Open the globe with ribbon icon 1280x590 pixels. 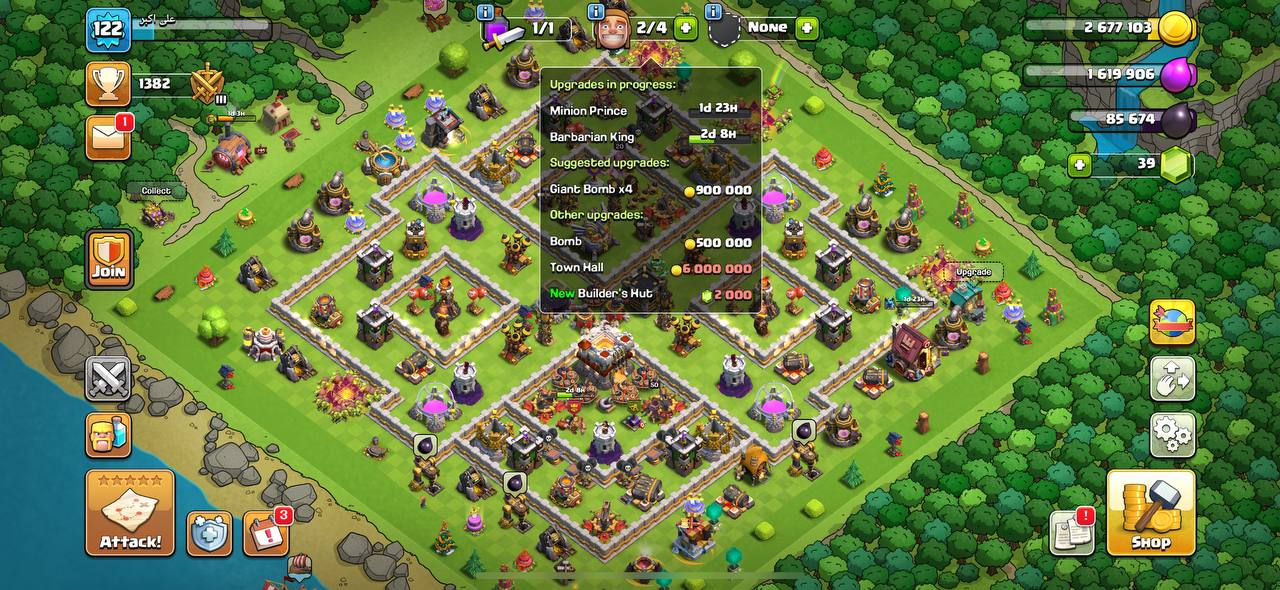tap(1172, 323)
